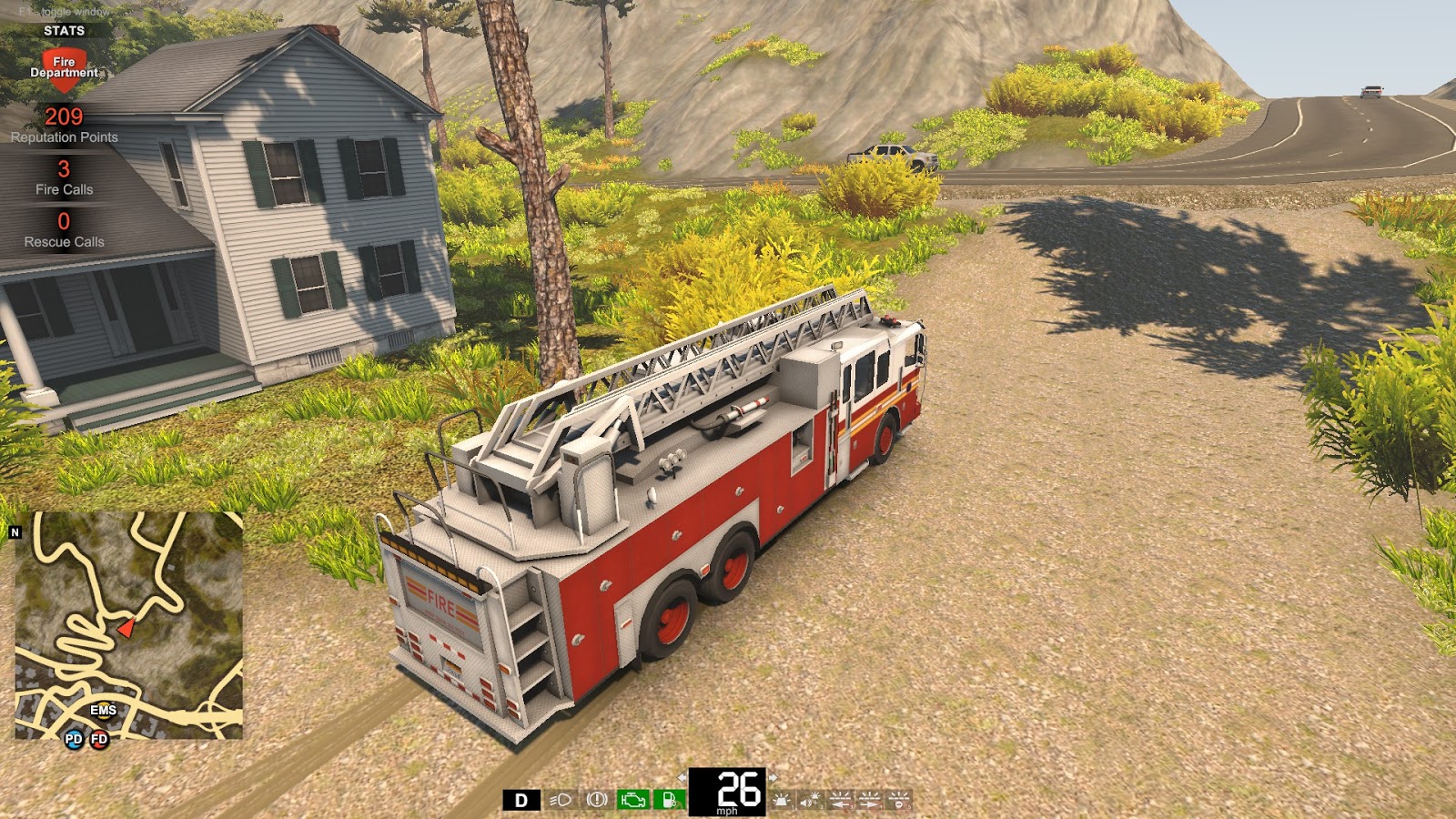Click the right arrow beside the speedometer
Screen dimensions: 1456x819
774,776
